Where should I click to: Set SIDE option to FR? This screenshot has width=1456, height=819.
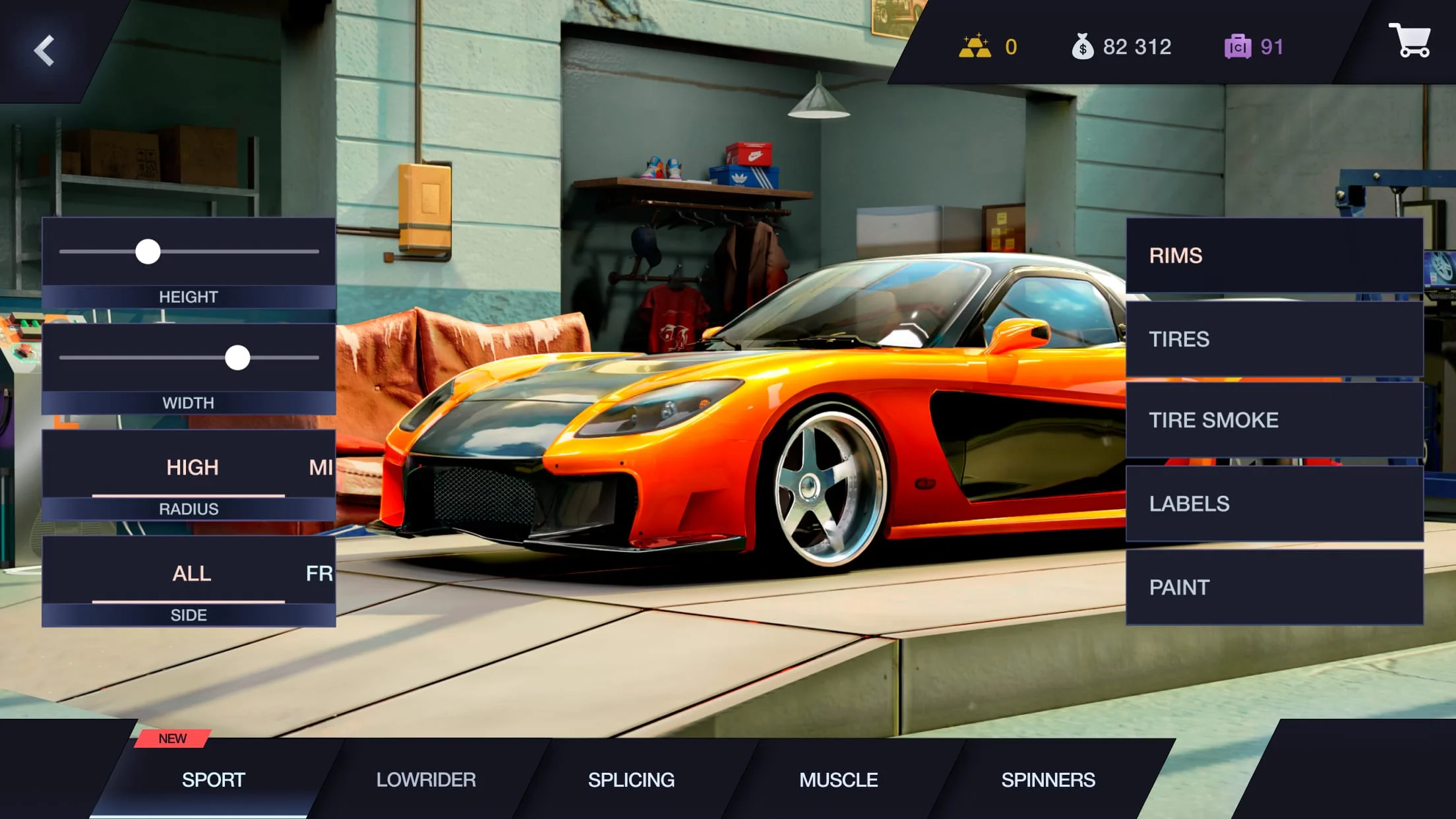pyautogui.click(x=322, y=574)
